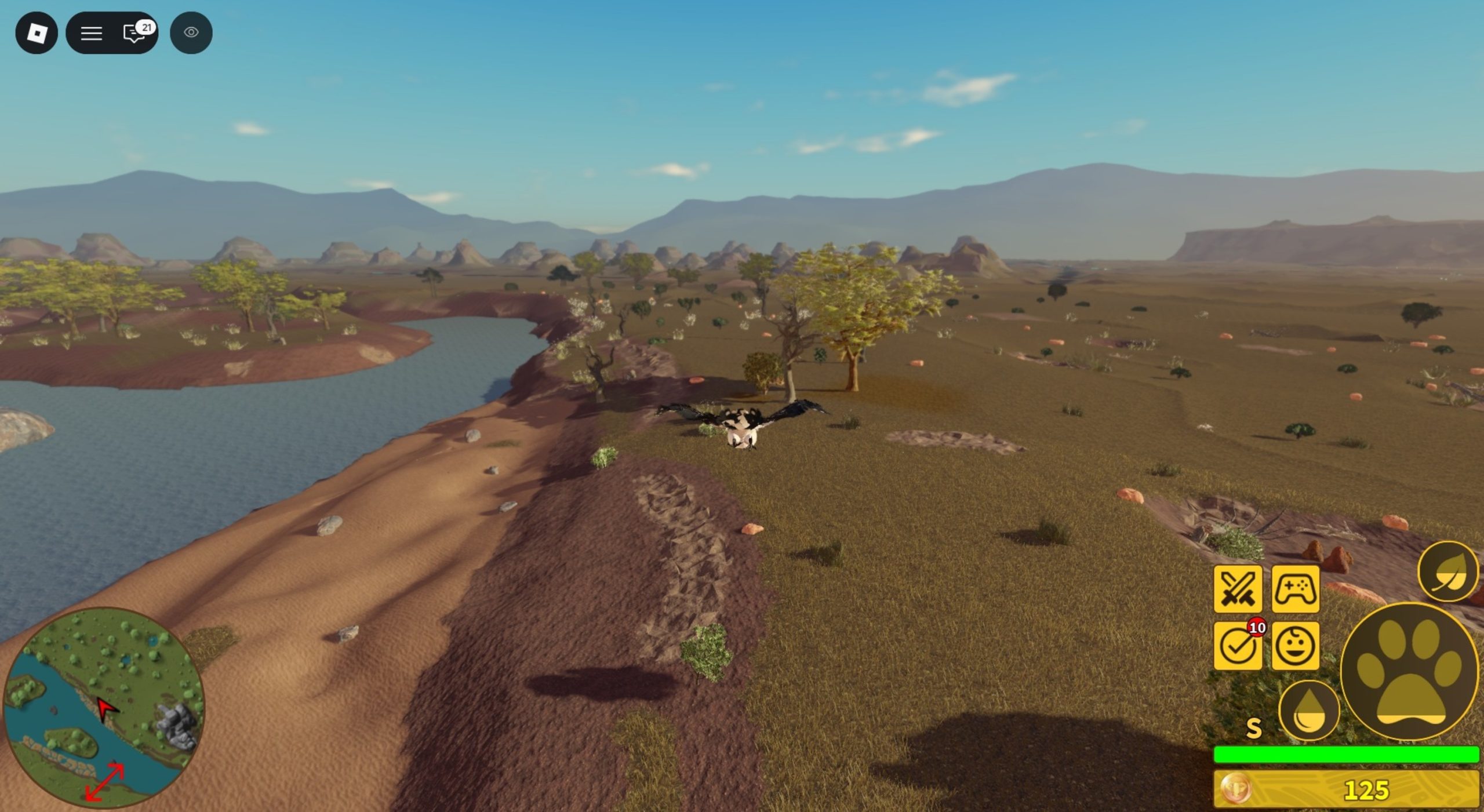Screen dimensions: 1484x812
Task: Open the crossed swords combat menu
Action: (1238, 589)
